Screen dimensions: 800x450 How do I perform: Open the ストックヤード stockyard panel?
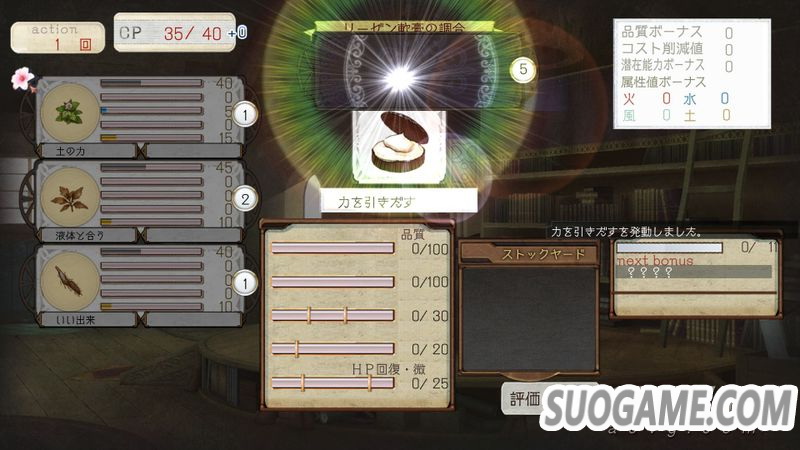tap(527, 254)
